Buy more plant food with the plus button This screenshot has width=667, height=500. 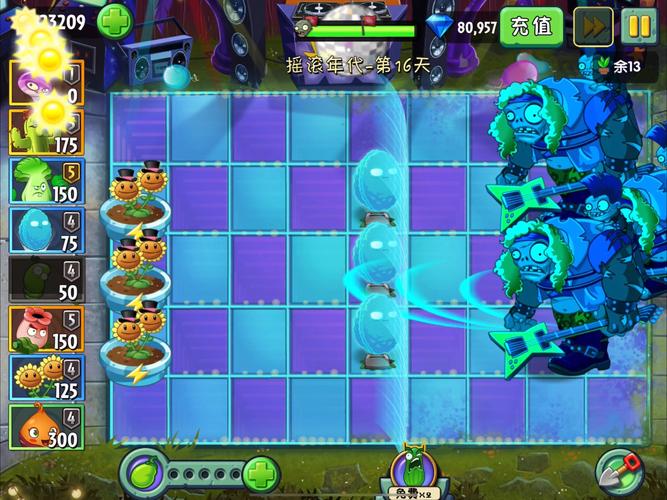click(259, 473)
